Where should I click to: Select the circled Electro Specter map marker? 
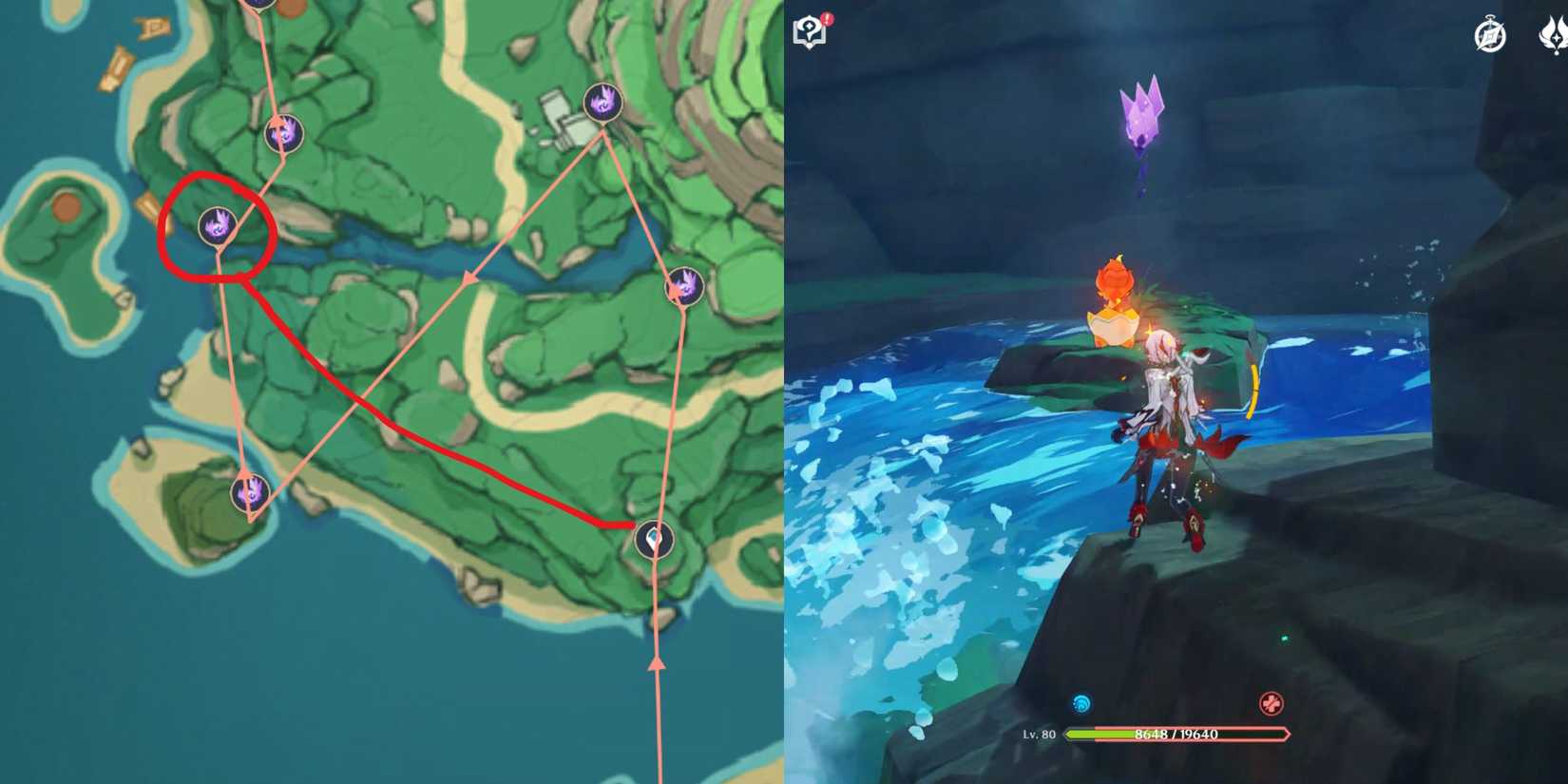(220, 225)
